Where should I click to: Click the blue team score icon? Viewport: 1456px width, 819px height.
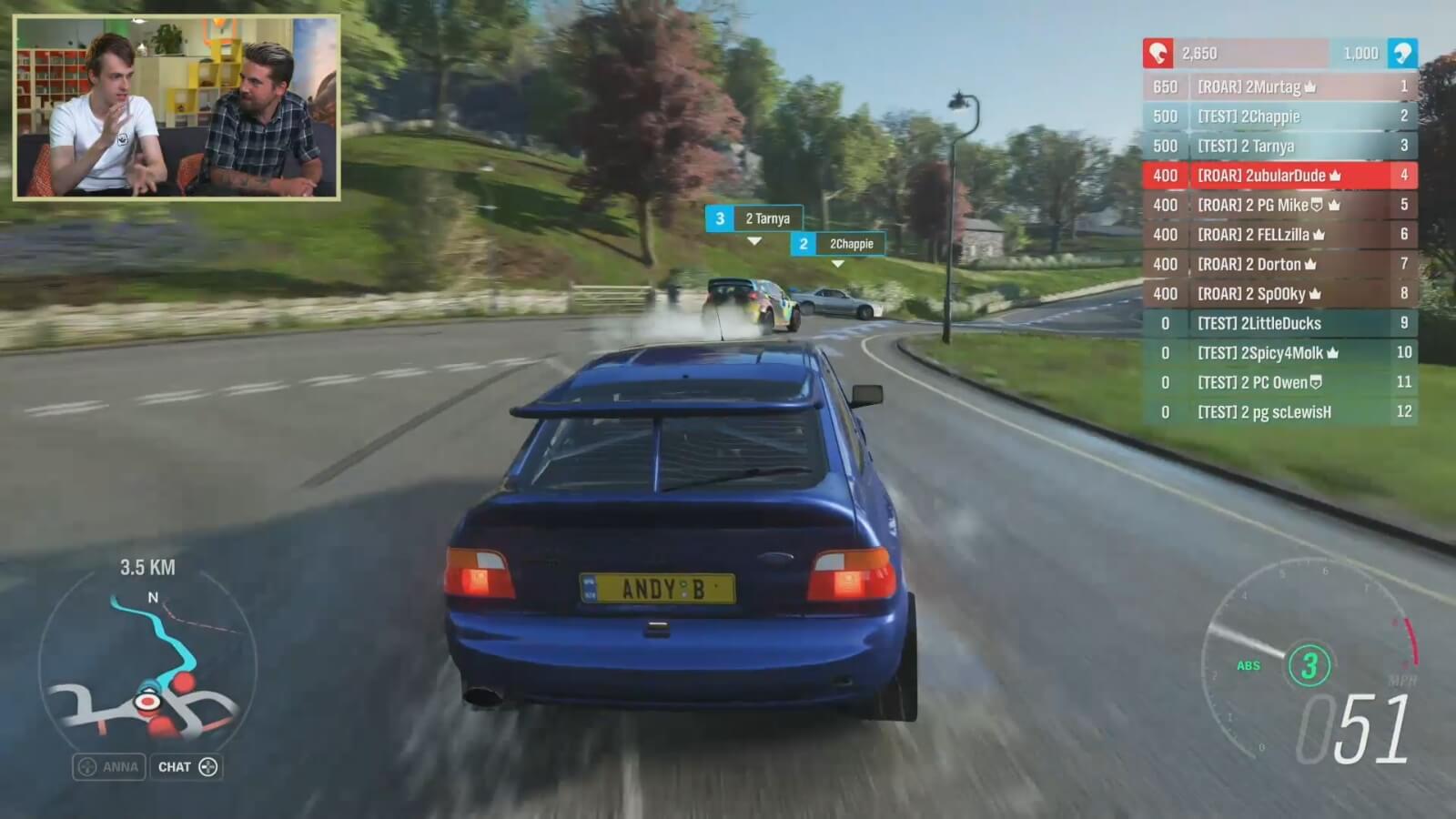tap(1402, 53)
